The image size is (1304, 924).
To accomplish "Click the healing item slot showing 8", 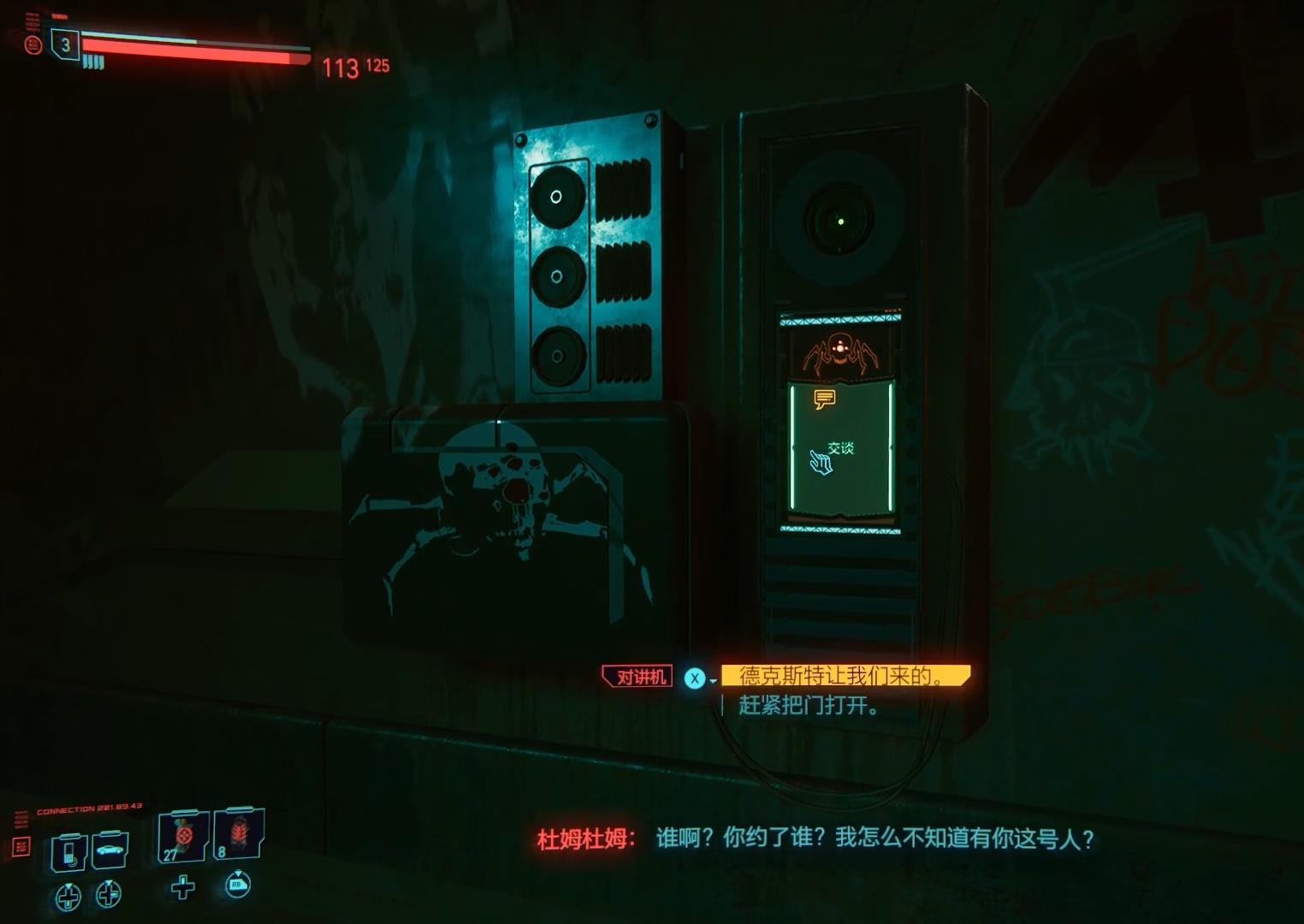I will 240,837.
